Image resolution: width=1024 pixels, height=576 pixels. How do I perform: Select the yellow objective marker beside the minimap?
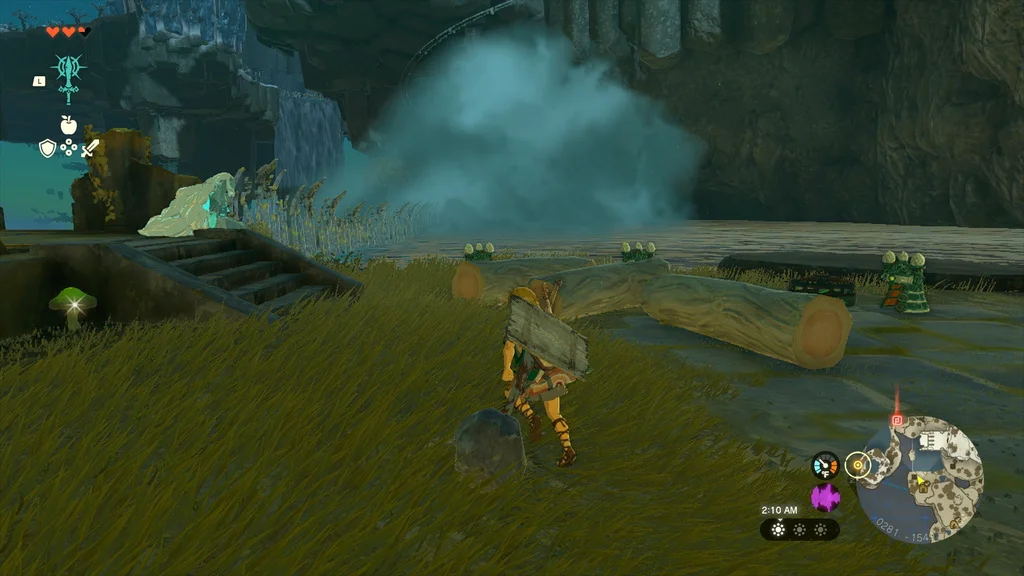click(x=857, y=464)
